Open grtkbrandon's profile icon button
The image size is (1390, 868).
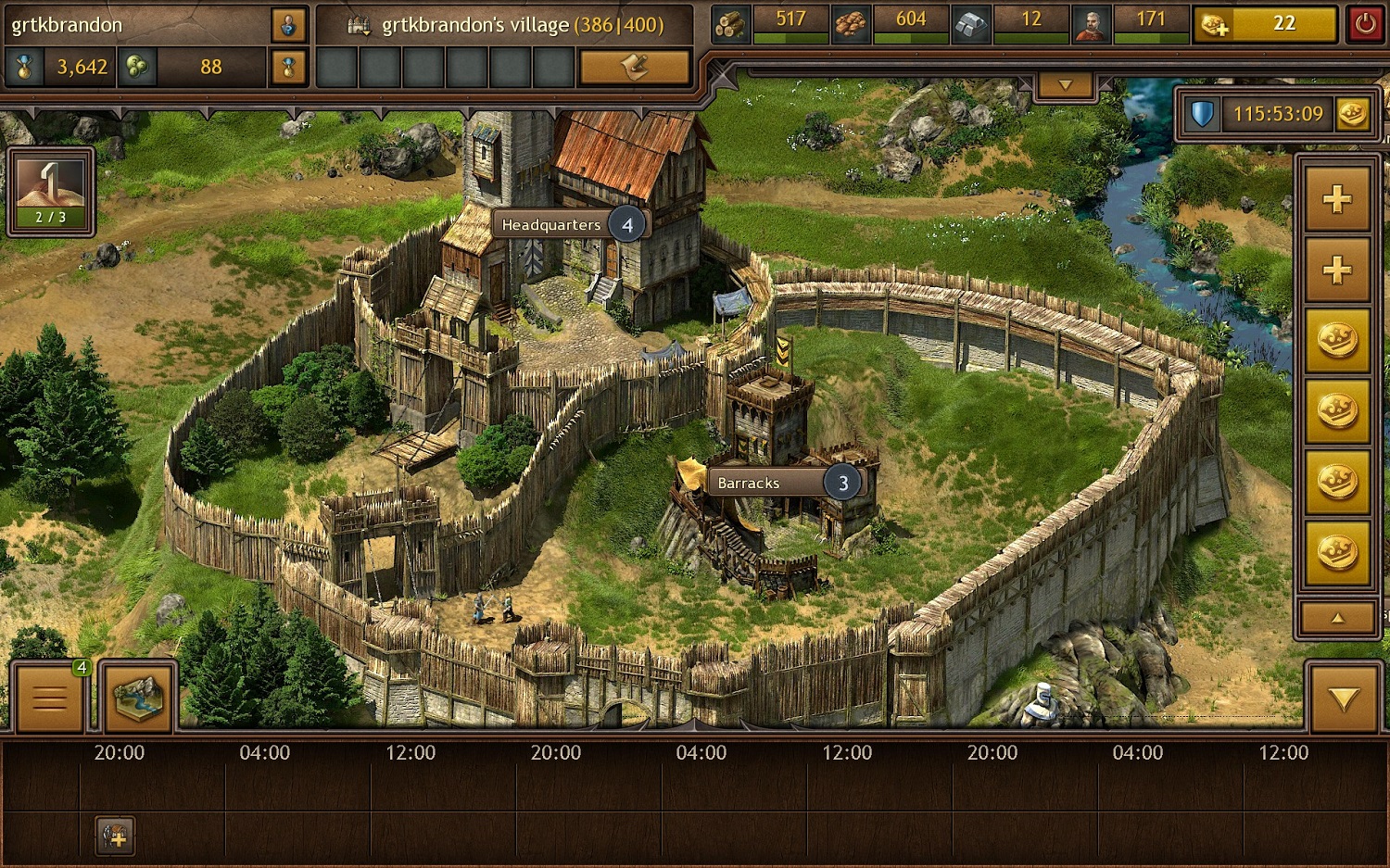pos(288,25)
